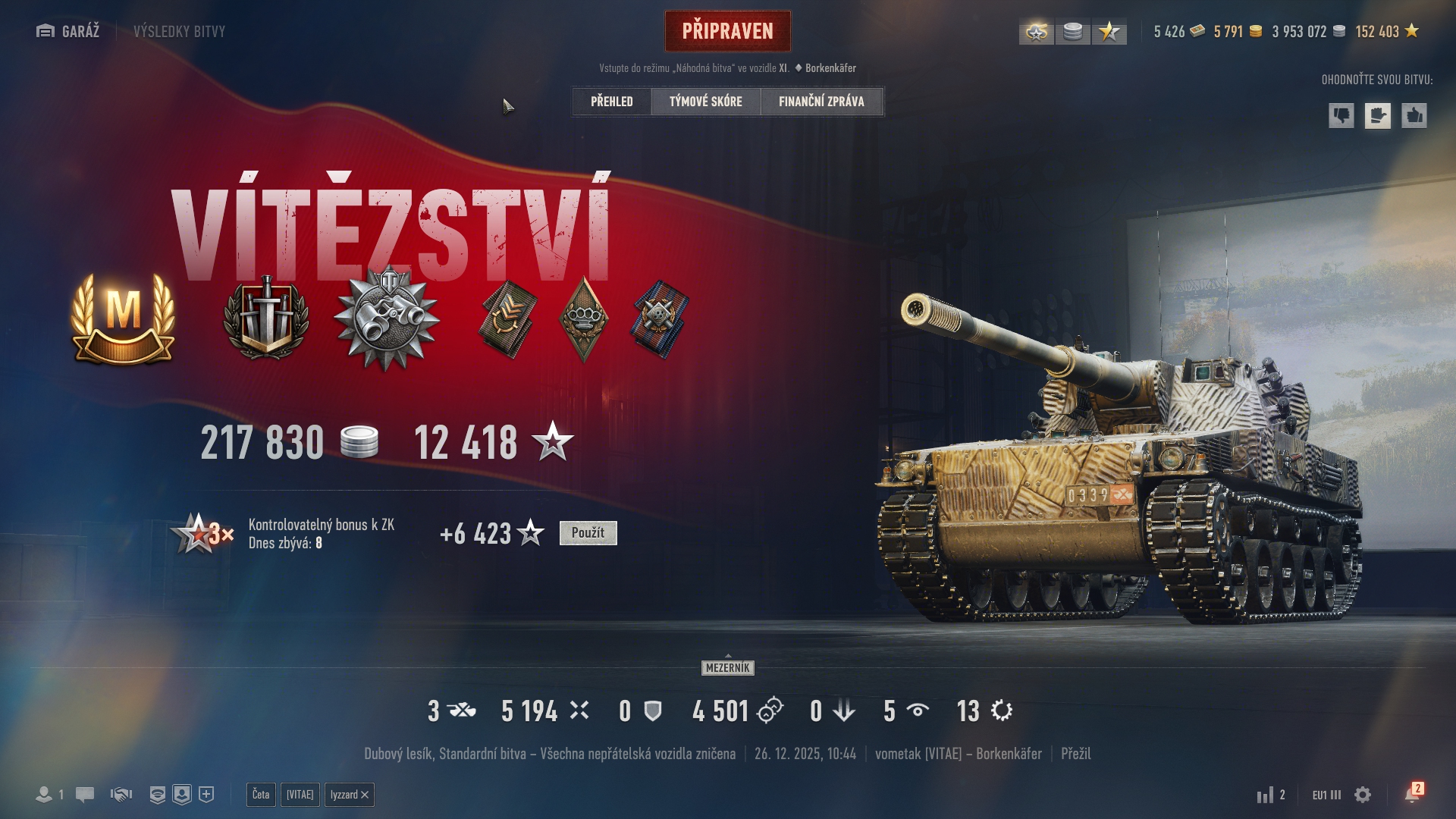This screenshot has height=819, width=1456.
Task: Open game settings via gear icon
Action: 1363,795
